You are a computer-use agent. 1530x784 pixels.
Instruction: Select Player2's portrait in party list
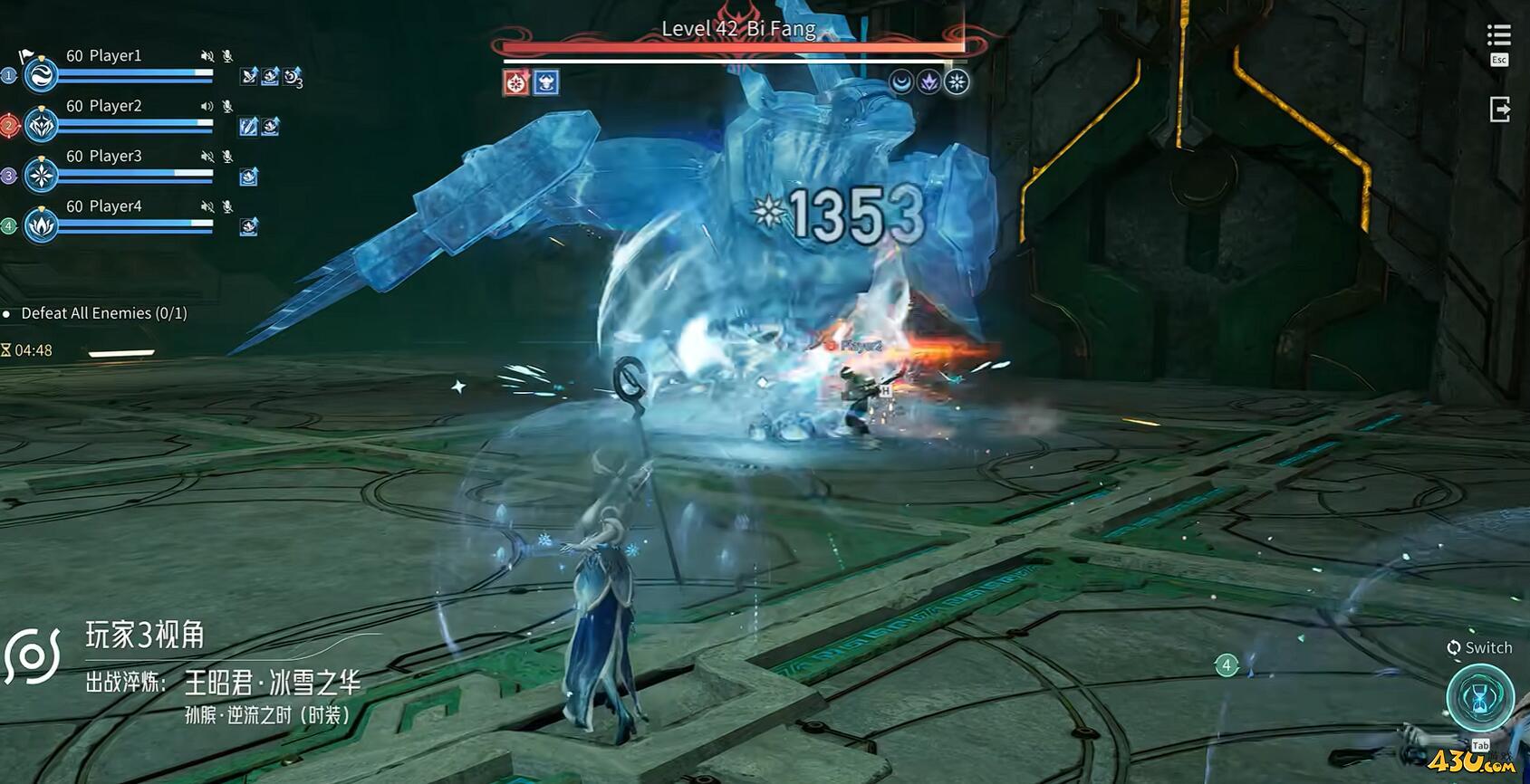[41, 126]
